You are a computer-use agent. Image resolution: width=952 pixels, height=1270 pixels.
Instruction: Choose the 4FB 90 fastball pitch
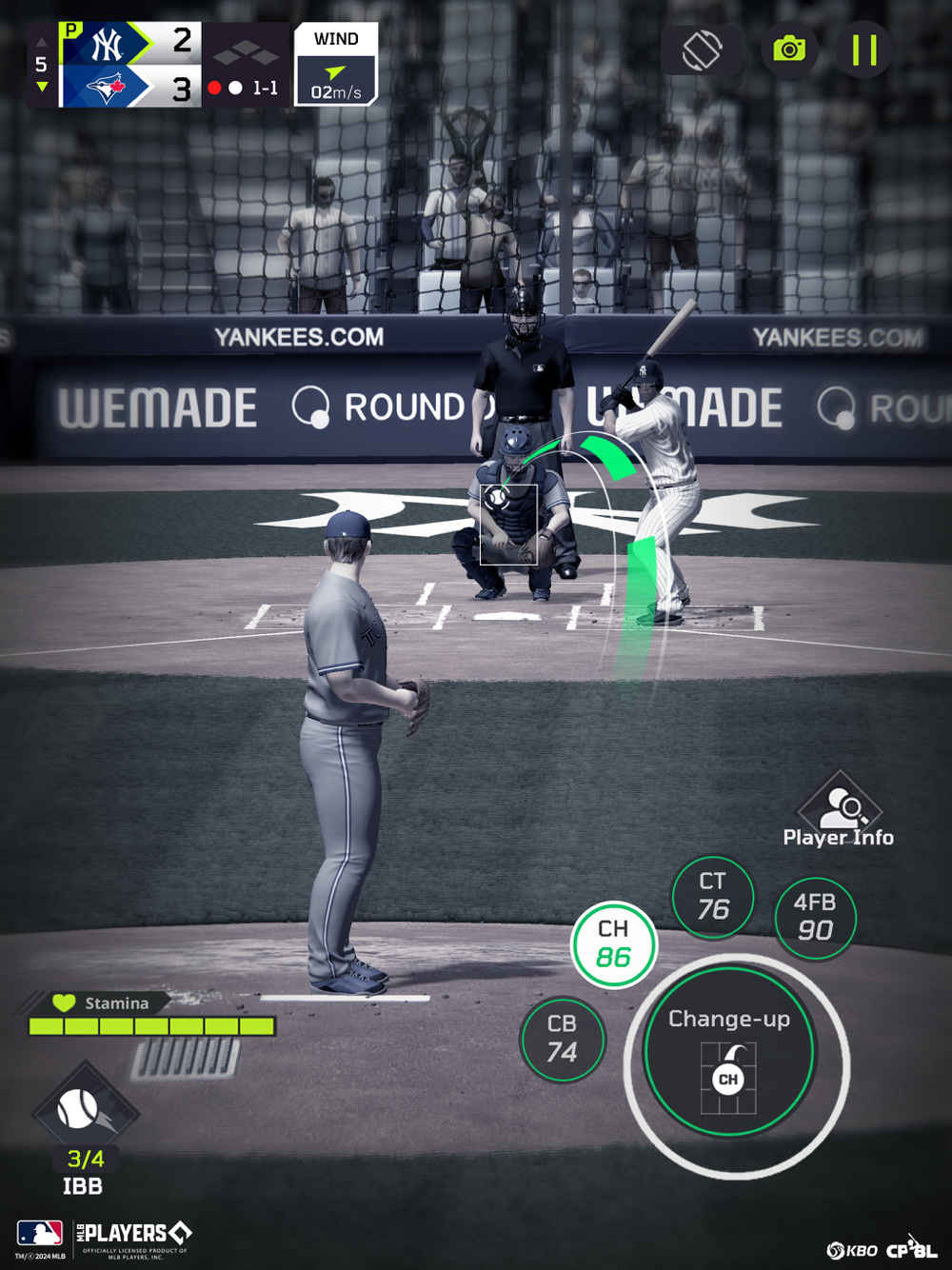point(815,917)
